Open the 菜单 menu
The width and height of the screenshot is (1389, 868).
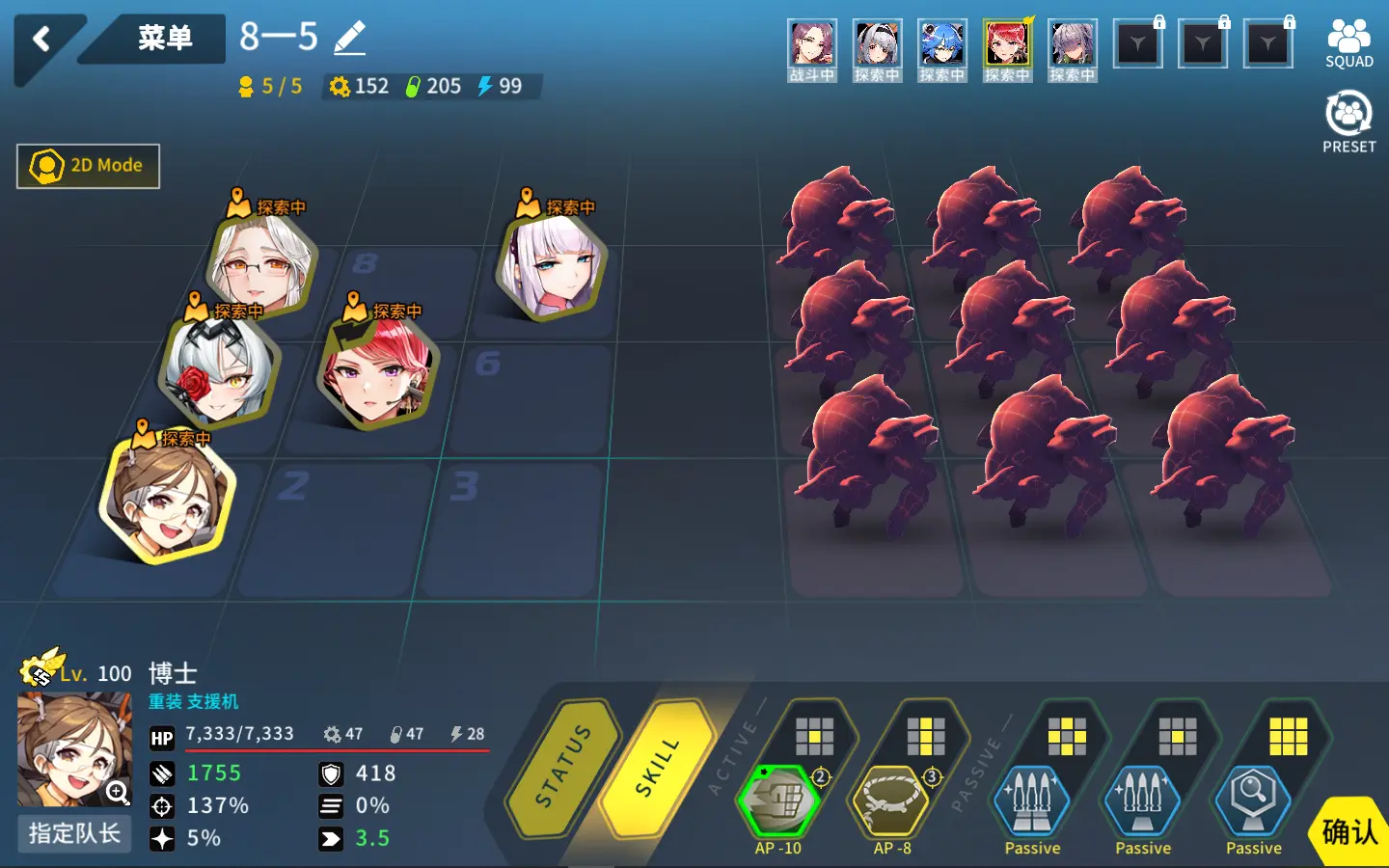(x=164, y=39)
